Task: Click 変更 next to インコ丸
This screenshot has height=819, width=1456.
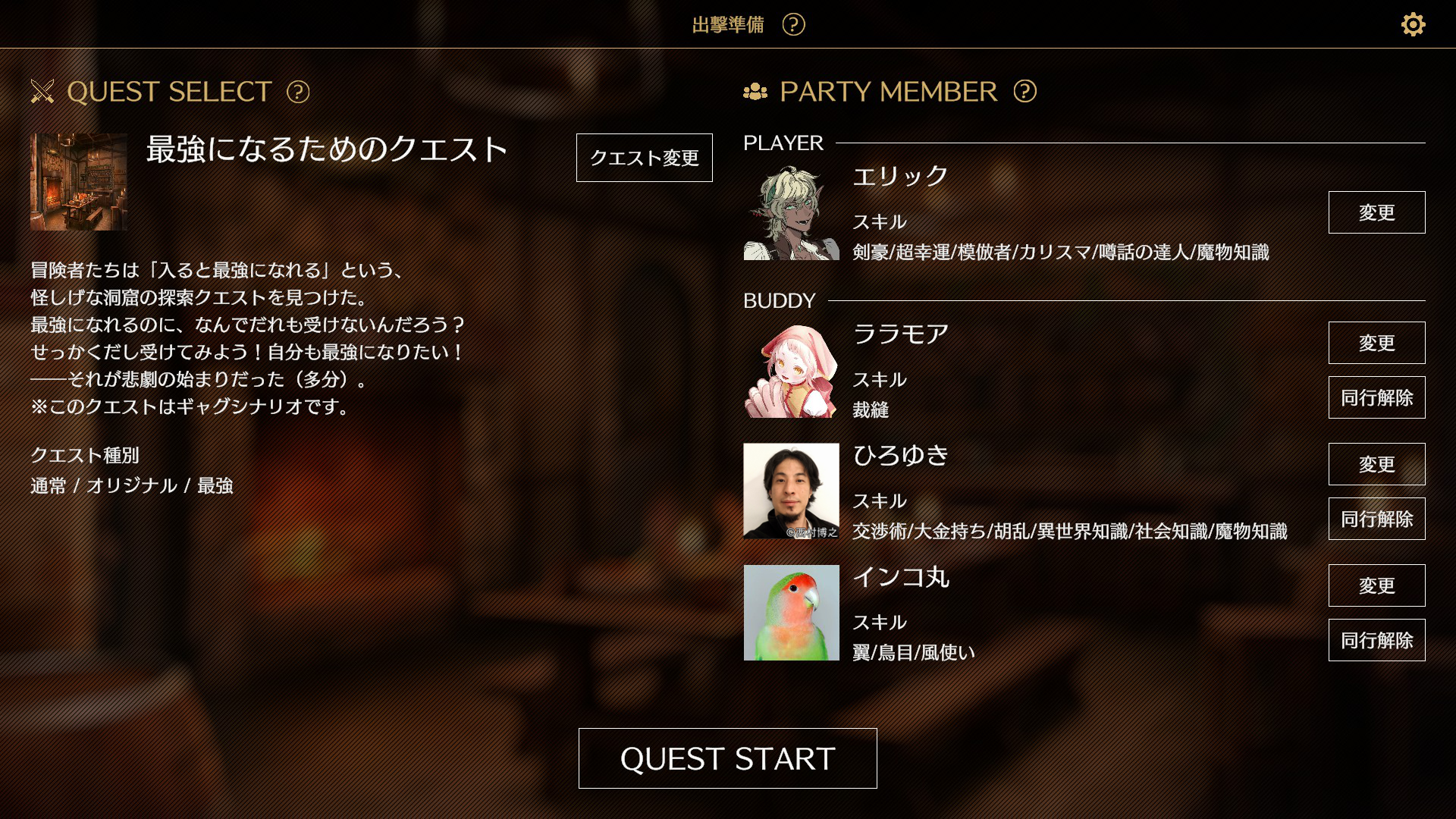Action: (1376, 585)
